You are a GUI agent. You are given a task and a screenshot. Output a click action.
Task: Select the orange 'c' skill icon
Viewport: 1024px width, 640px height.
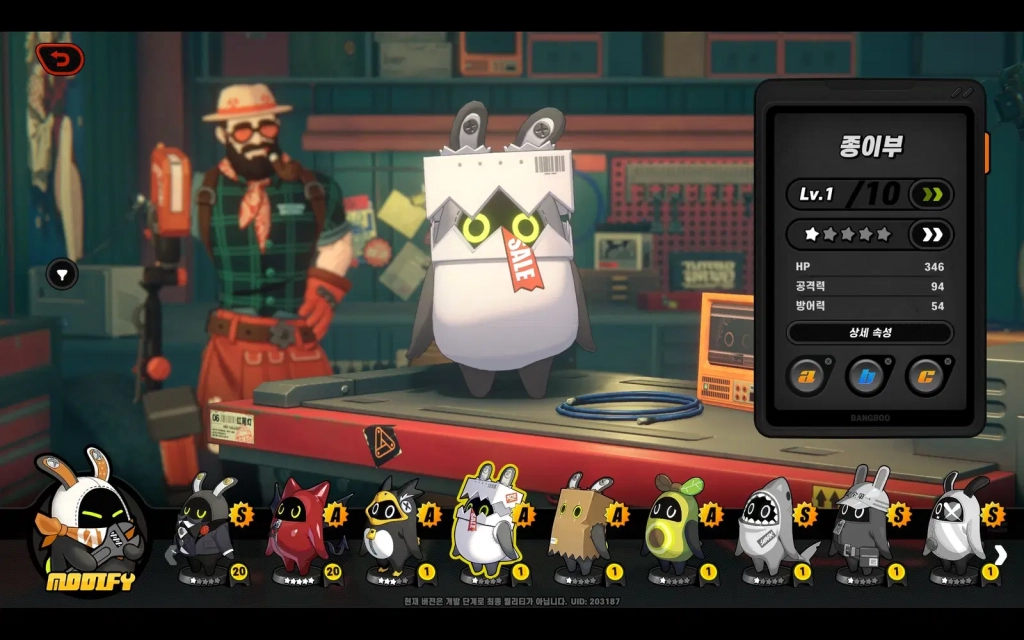[925, 376]
